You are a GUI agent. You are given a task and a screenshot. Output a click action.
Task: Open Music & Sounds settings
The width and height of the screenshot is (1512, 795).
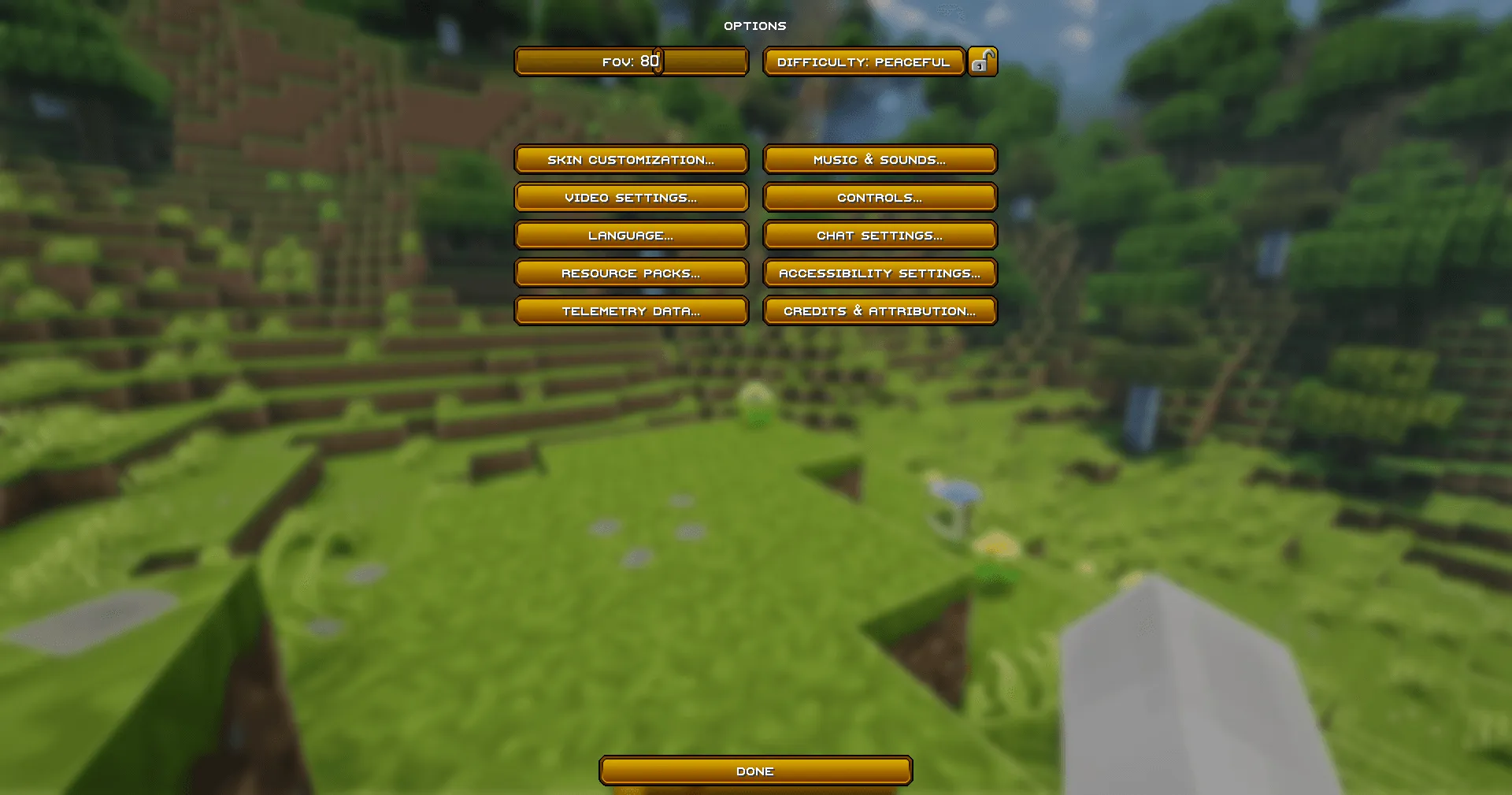[x=880, y=159]
